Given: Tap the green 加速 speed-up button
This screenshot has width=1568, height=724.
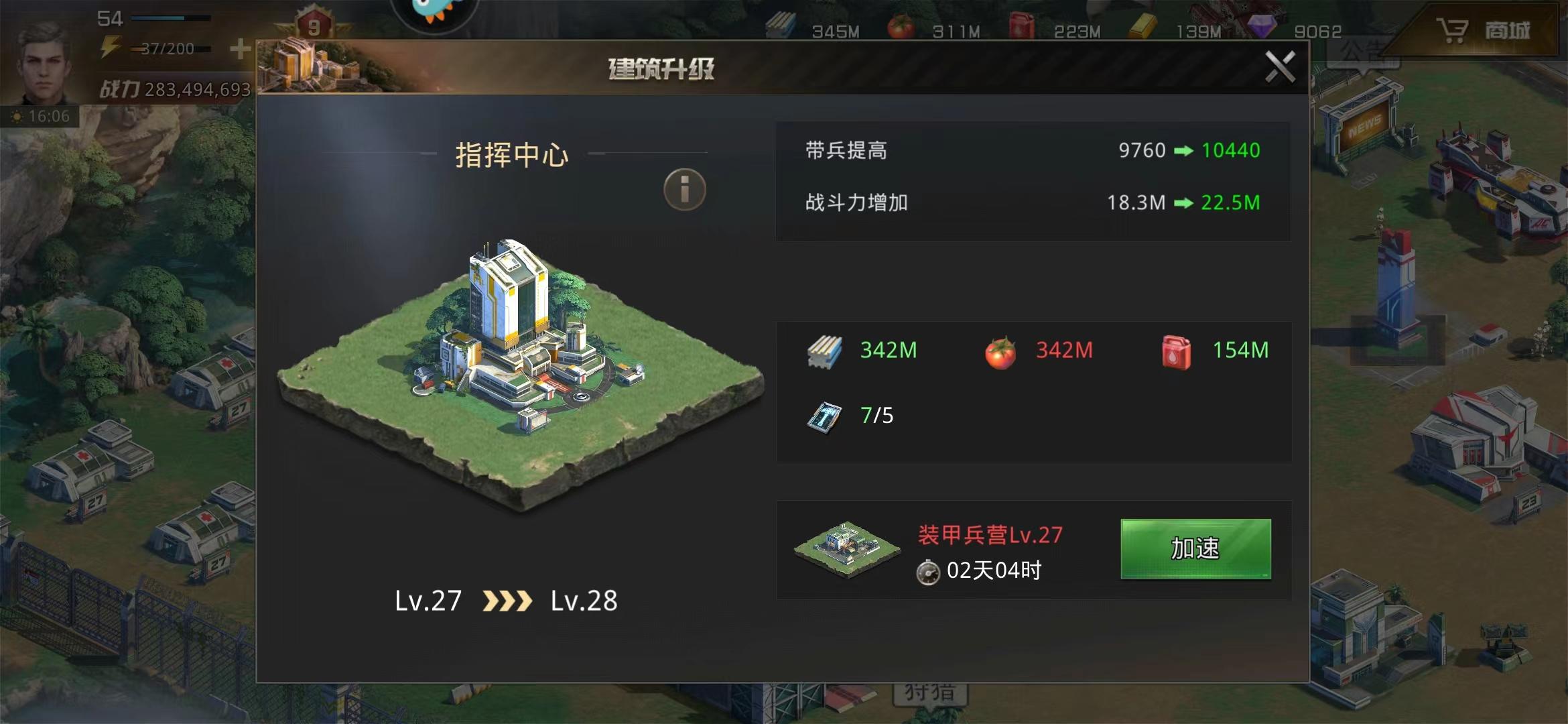Looking at the screenshot, I should (1195, 548).
